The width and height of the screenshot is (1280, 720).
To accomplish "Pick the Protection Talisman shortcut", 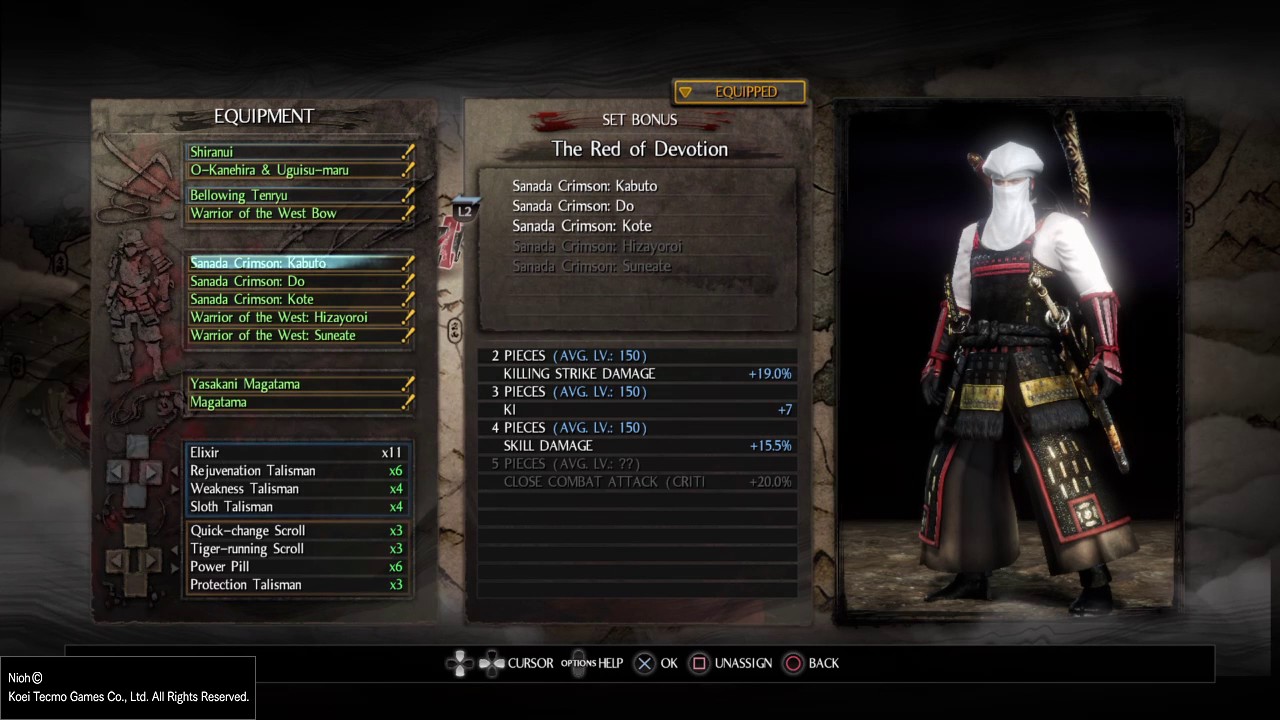I will [296, 585].
